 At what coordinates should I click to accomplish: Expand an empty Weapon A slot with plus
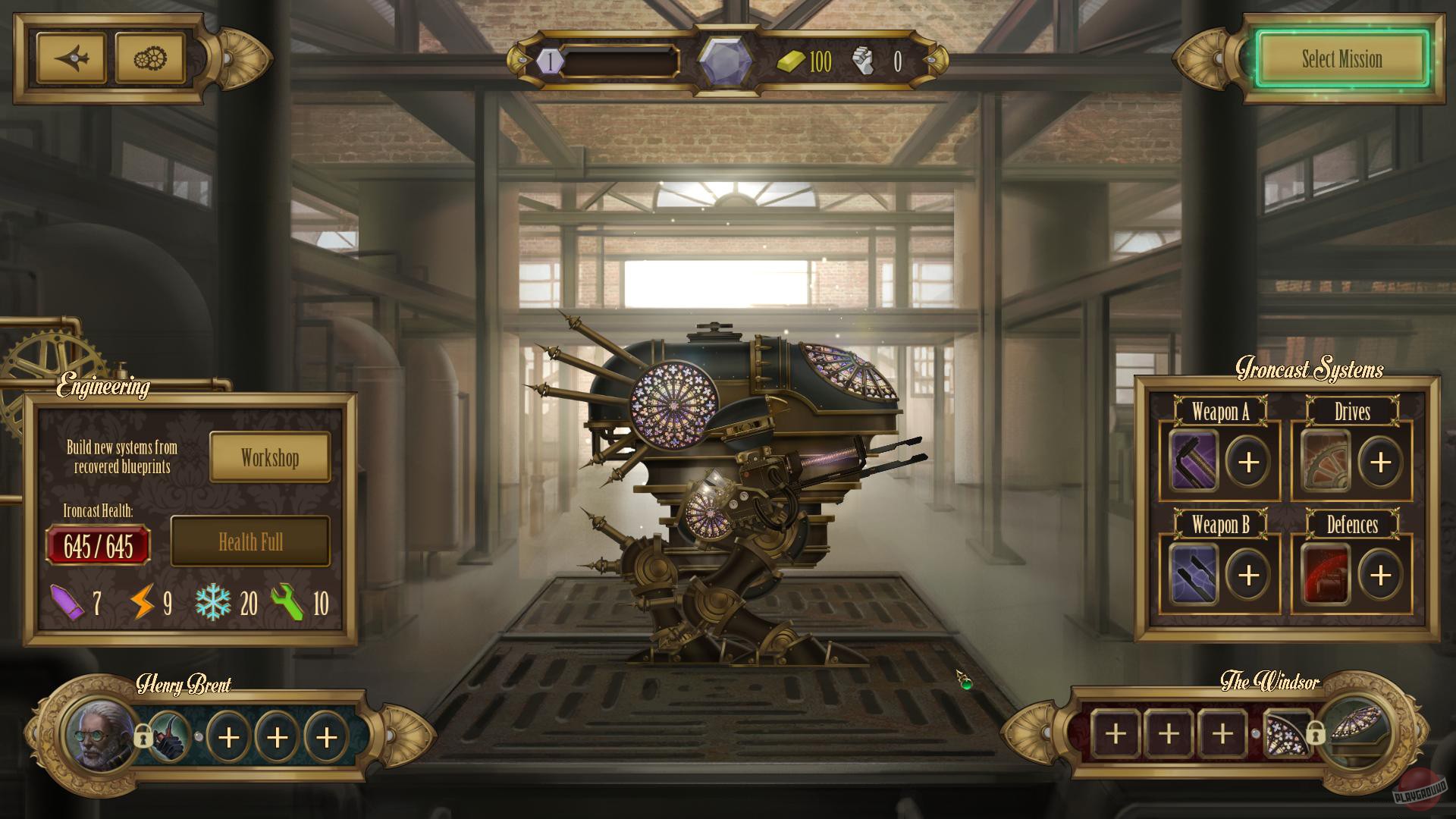pyautogui.click(x=1247, y=460)
